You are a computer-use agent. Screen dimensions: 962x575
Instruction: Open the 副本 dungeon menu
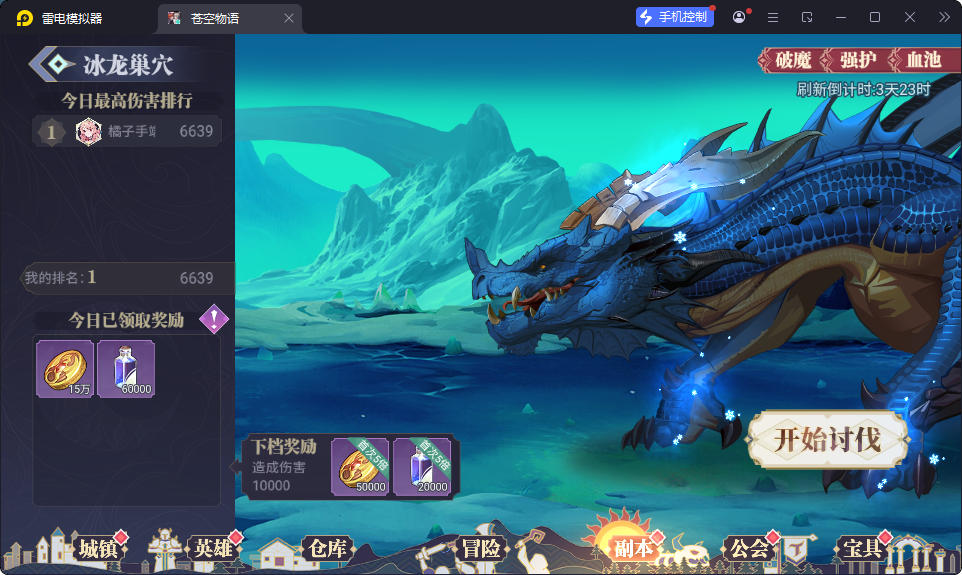pyautogui.click(x=632, y=548)
